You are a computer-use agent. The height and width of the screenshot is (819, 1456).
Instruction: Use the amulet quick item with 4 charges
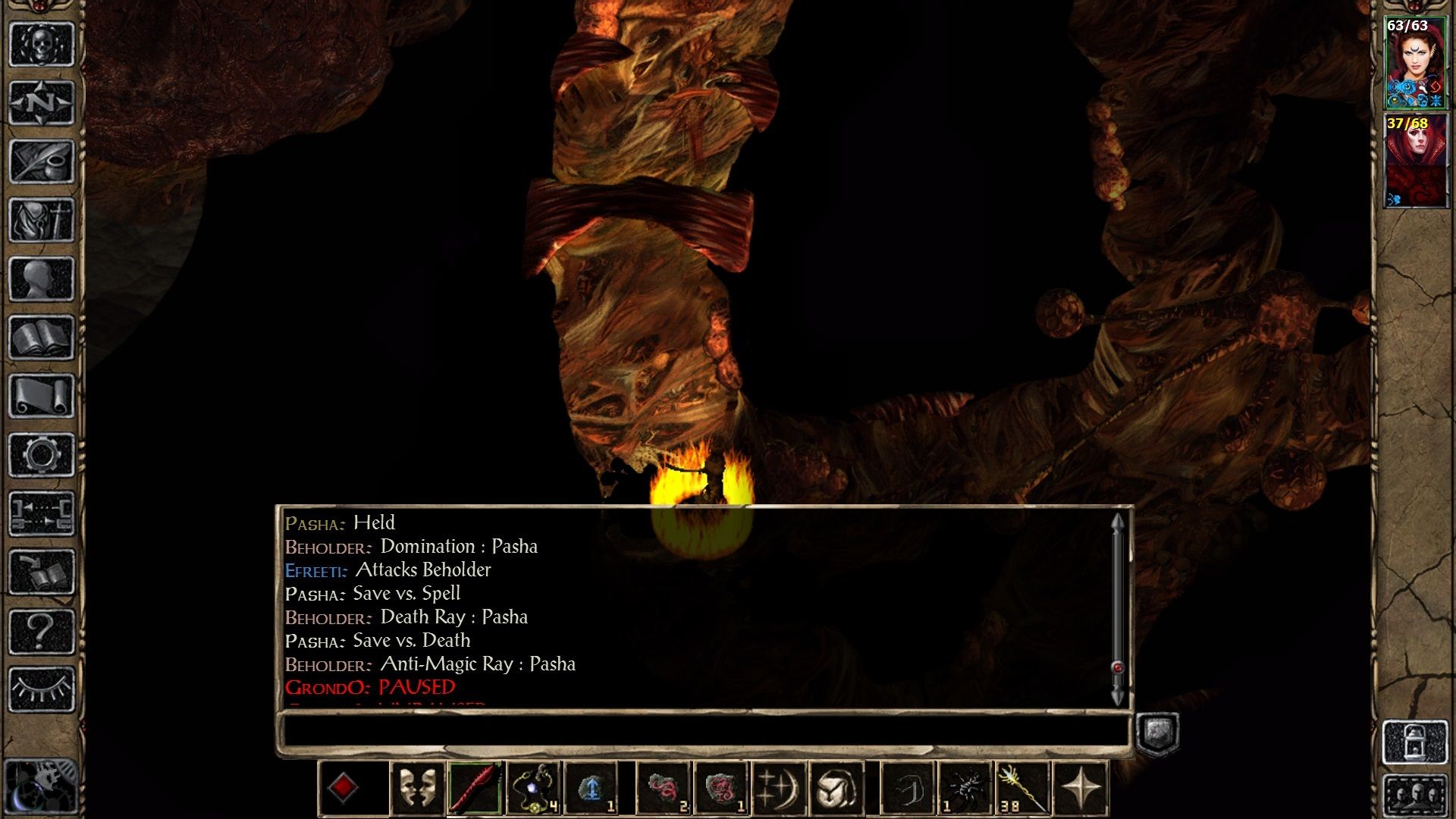(534, 789)
